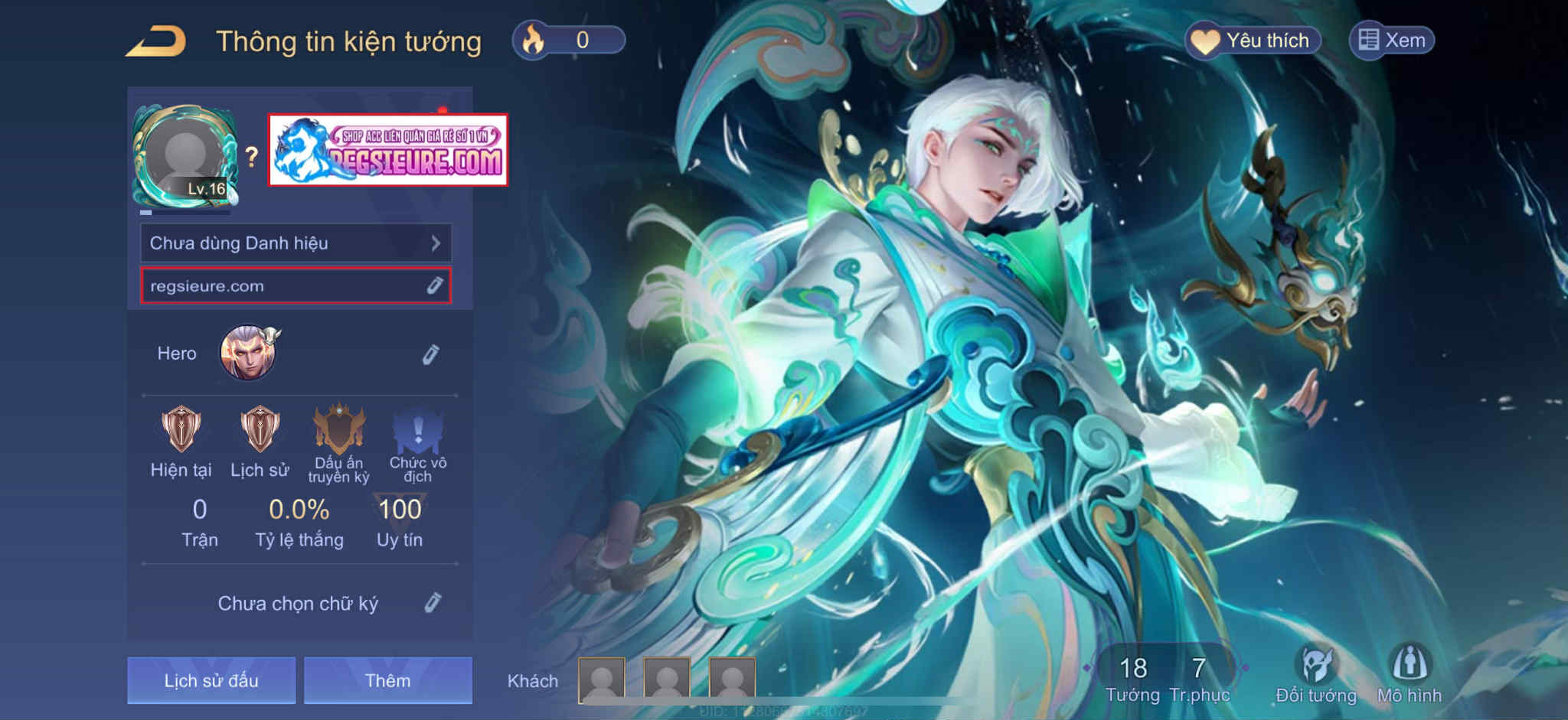Go back using the gold arrow
Viewport: 1568px width, 720px height.
[156, 41]
